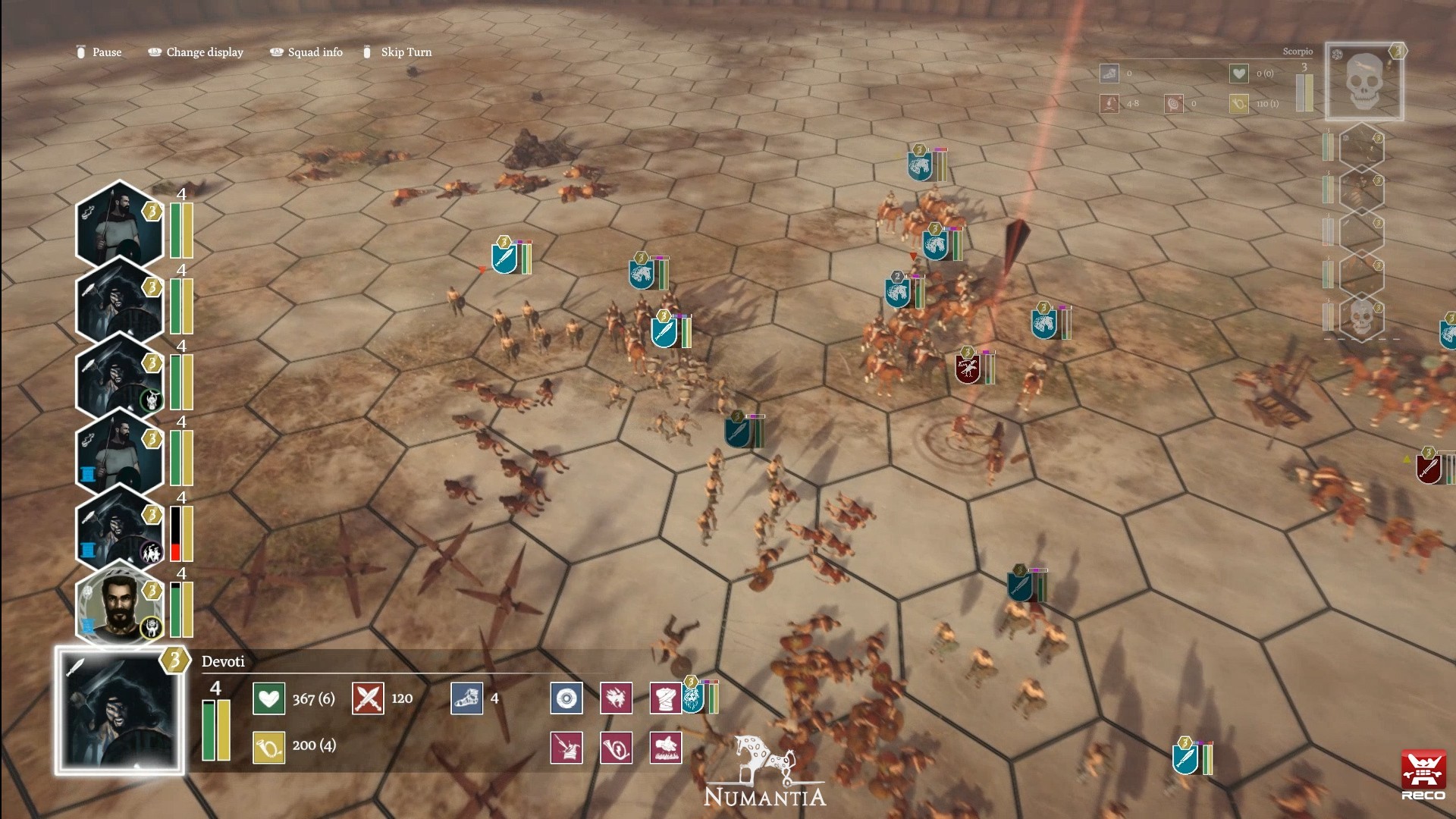1456x819 pixels.
Task: Select the crossed swords attack stat icon
Action: point(369,698)
